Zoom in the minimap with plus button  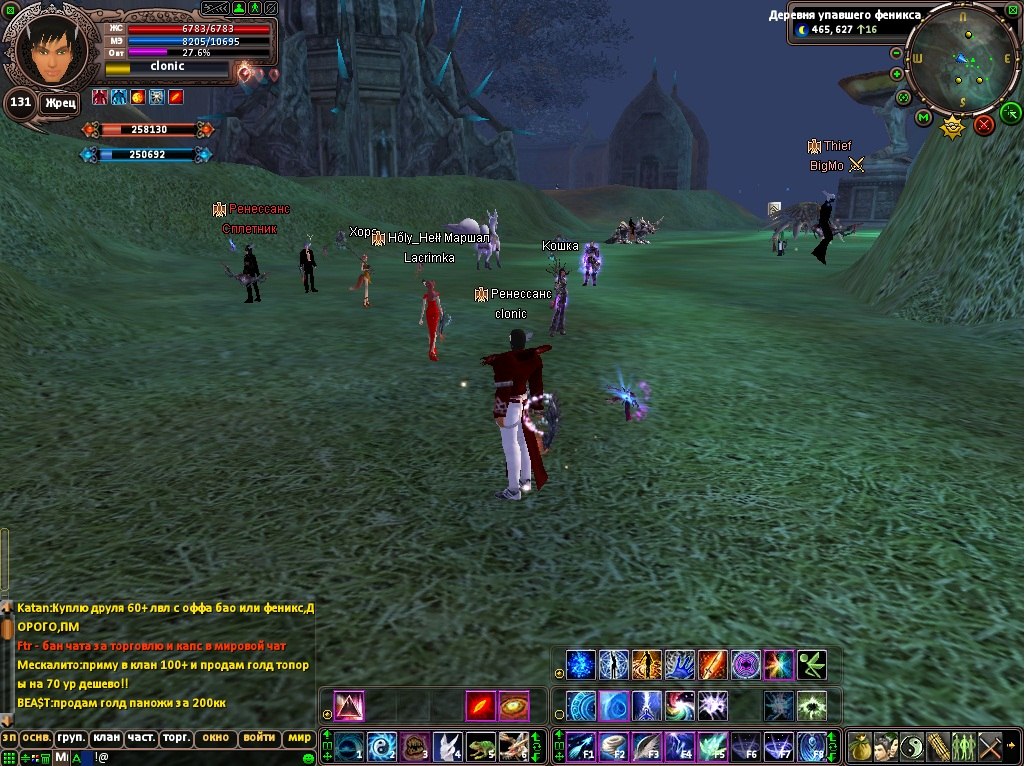coord(896,74)
